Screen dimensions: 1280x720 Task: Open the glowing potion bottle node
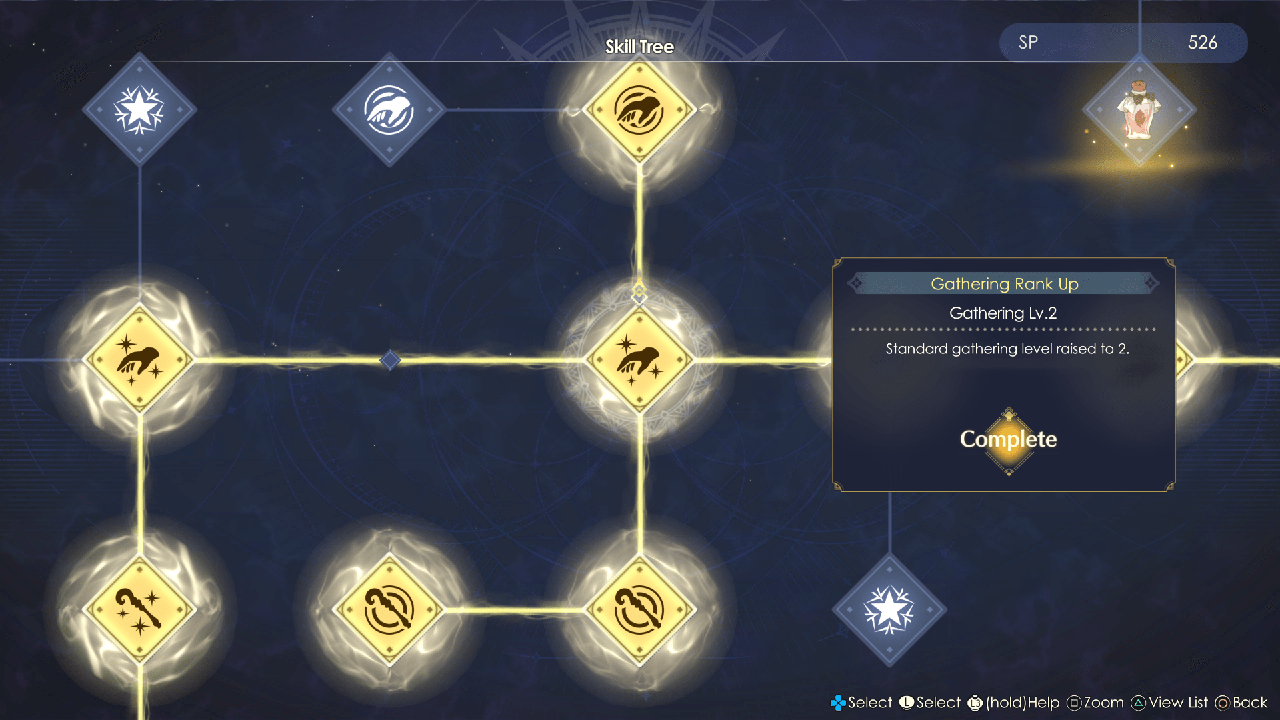(1139, 110)
